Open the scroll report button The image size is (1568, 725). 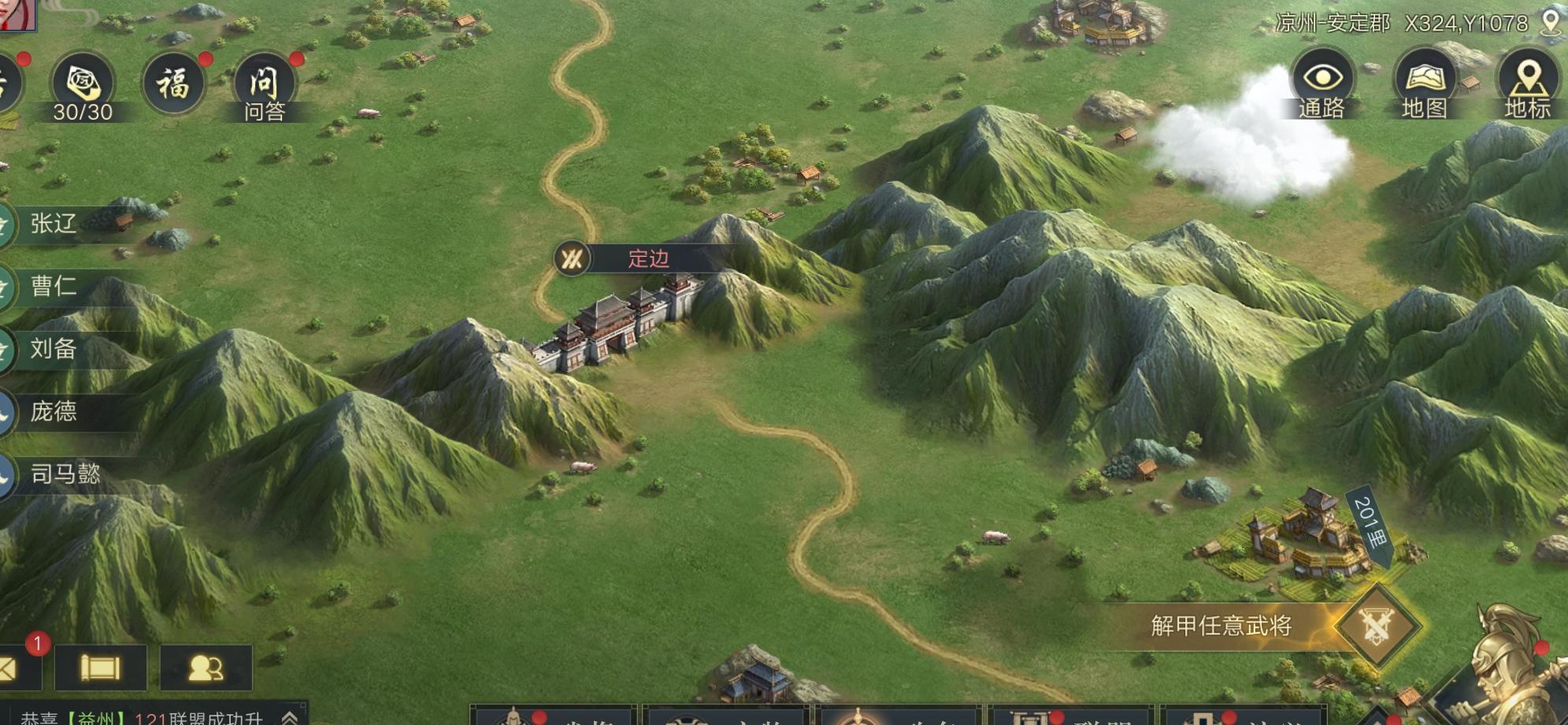point(100,668)
